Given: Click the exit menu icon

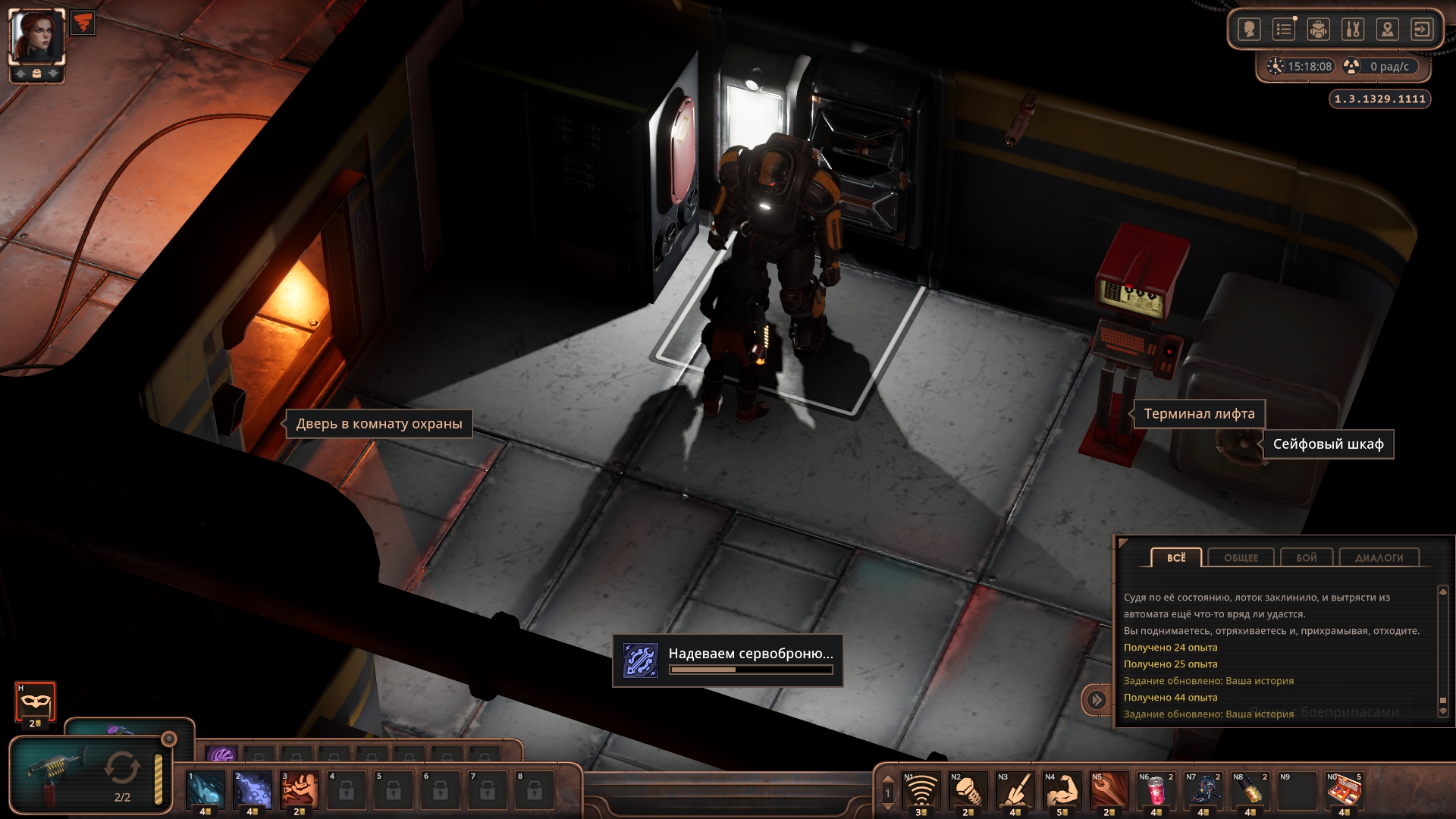Looking at the screenshot, I should point(1422,30).
